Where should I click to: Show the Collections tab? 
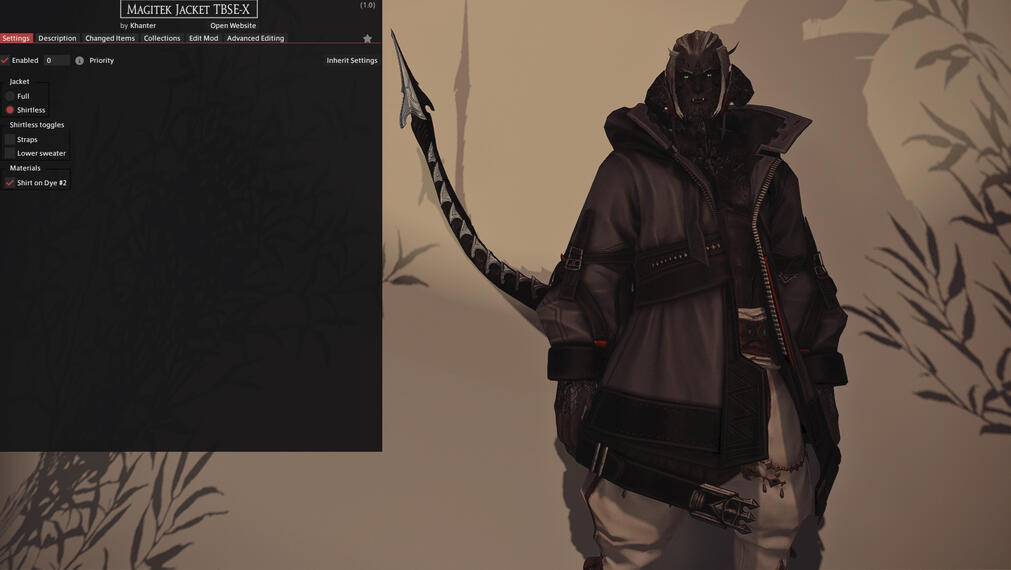(x=162, y=38)
